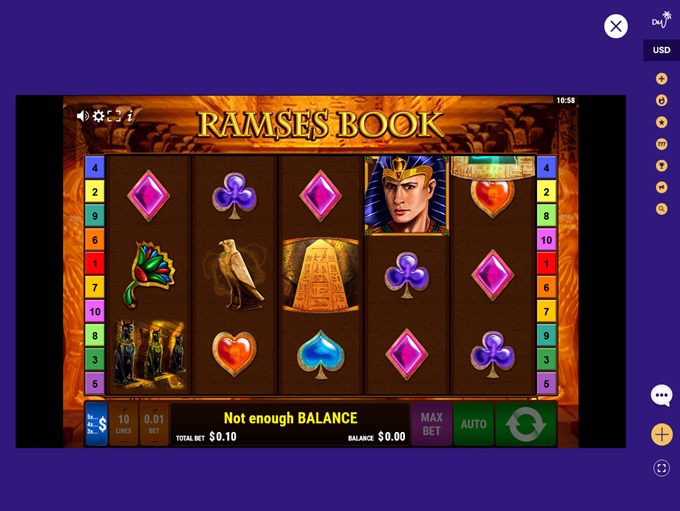This screenshot has height=511, width=680.
Task: Open the search magnifier in the sidebar
Action: [x=661, y=209]
